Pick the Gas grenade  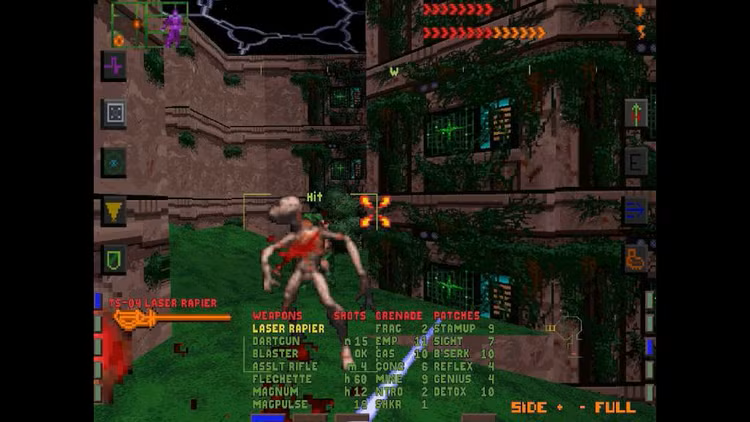386,354
